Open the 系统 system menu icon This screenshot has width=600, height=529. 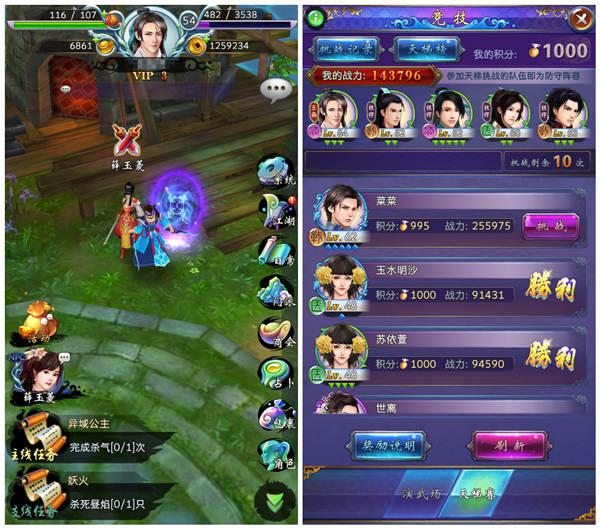pos(272,174)
